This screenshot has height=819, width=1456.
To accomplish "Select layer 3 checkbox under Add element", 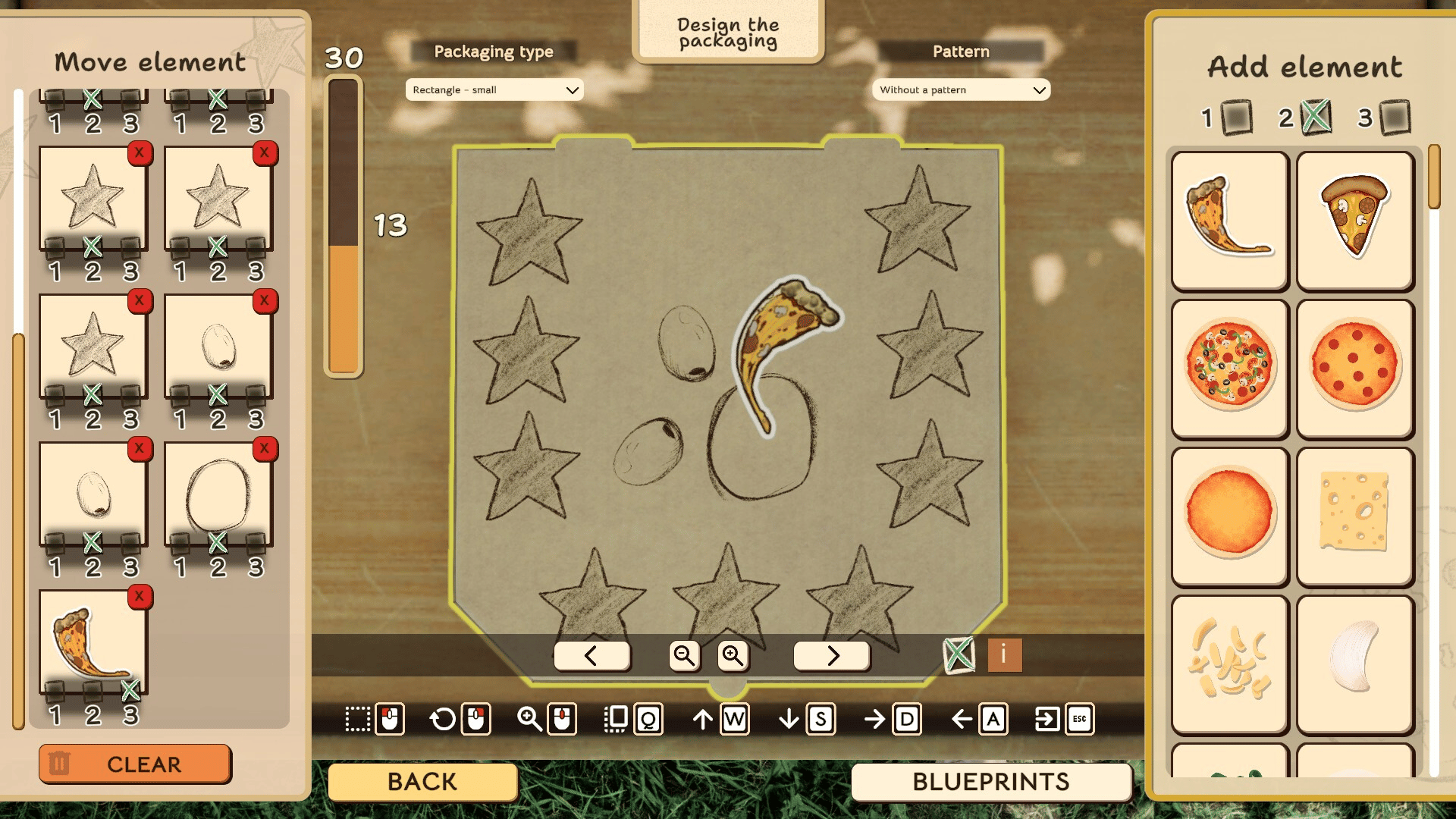I will (1395, 118).
